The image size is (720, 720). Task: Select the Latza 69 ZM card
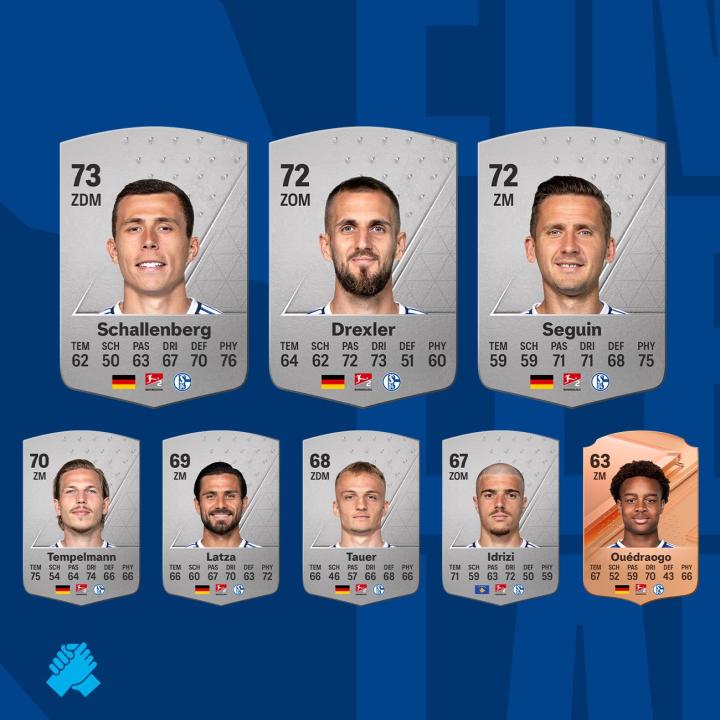point(223,515)
